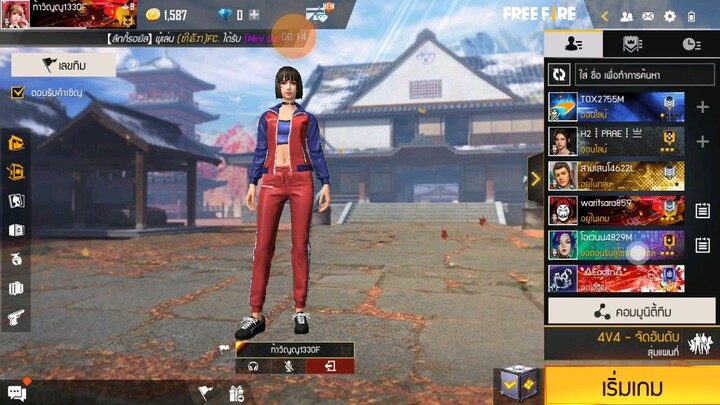Viewport: 720px width, 405px height.
Task: Open the Settings gear icon
Action: point(669,16)
